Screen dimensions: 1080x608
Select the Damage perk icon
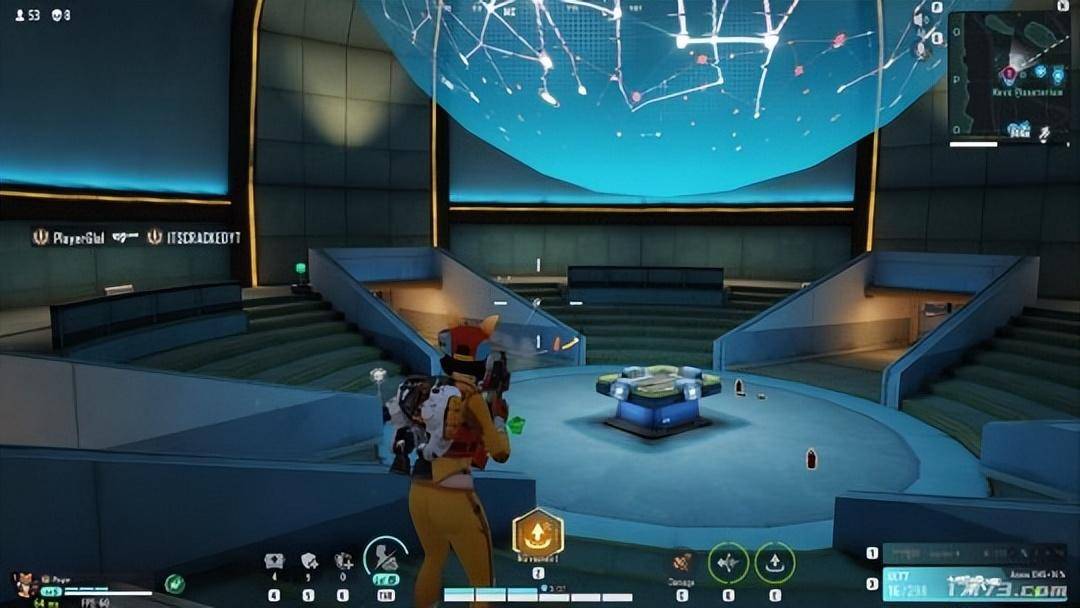pos(683,563)
